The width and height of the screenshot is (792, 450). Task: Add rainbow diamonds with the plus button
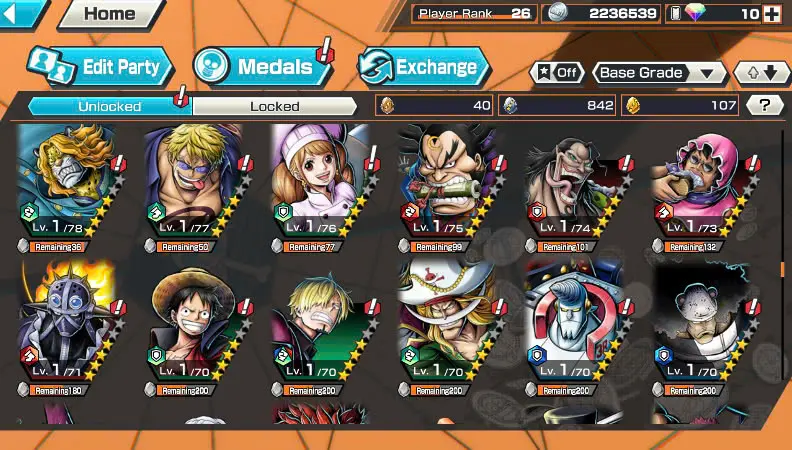coord(771,14)
